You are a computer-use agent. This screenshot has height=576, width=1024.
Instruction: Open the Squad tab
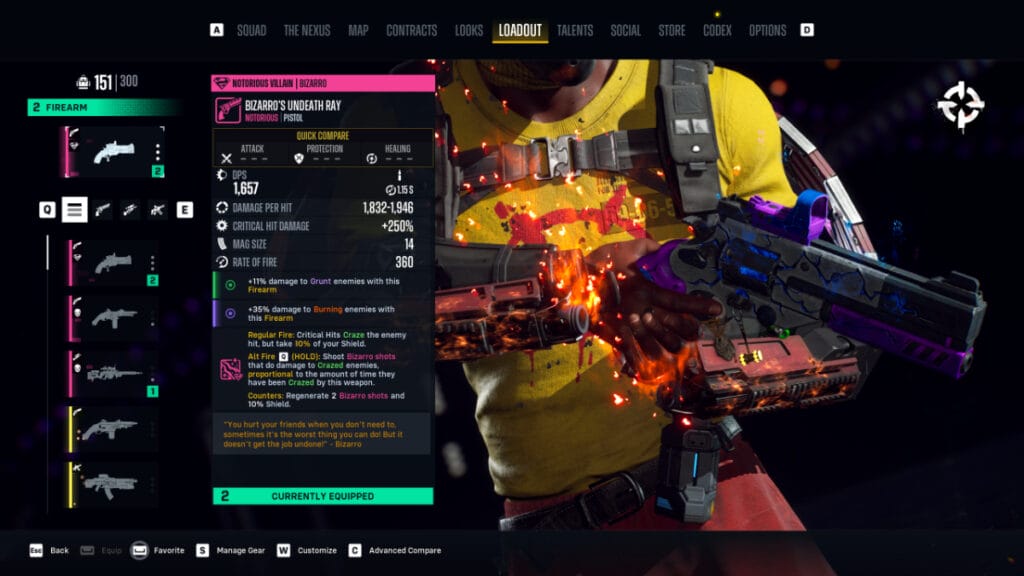251,30
